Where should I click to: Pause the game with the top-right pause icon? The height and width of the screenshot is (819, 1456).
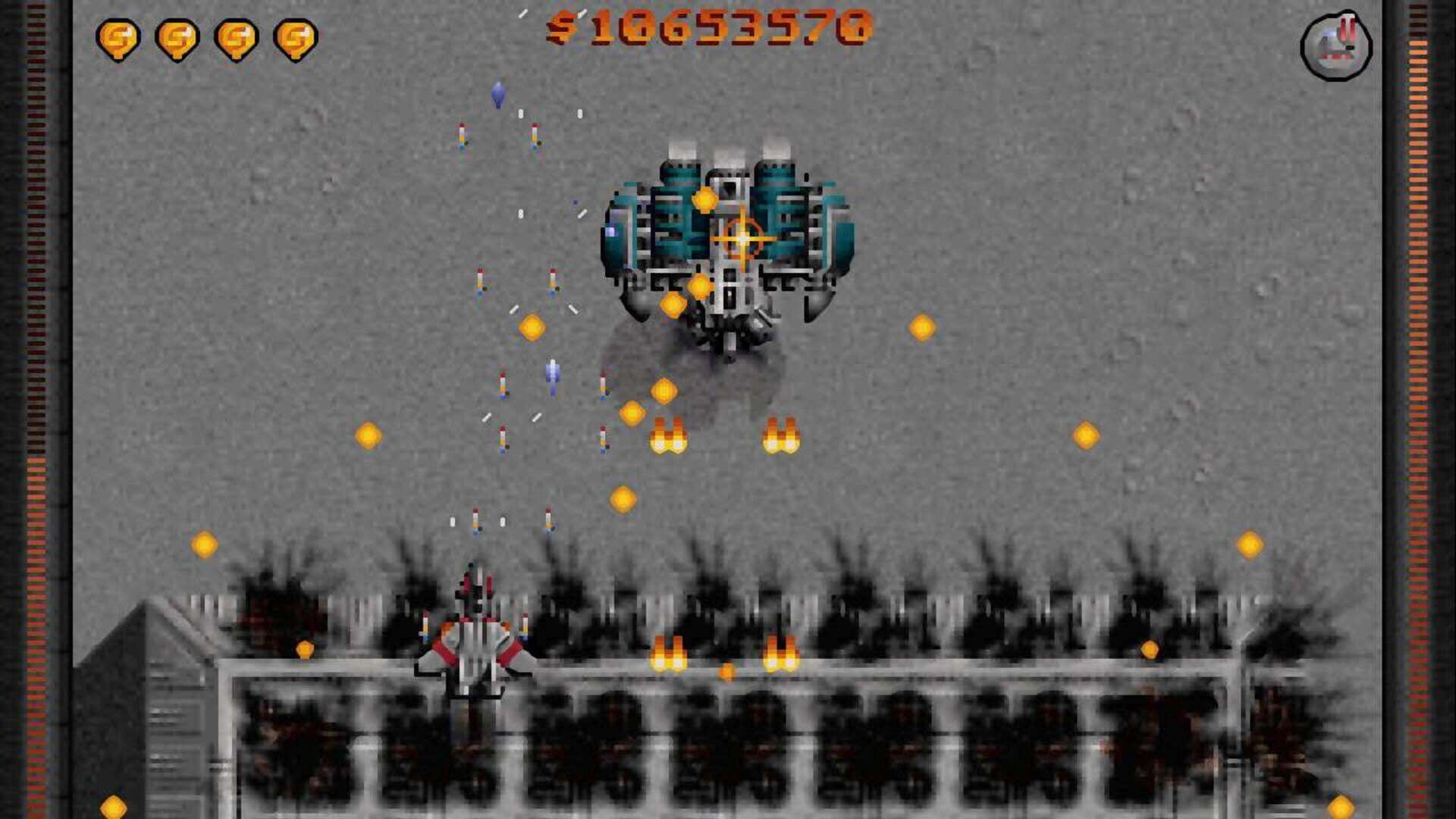(1338, 45)
